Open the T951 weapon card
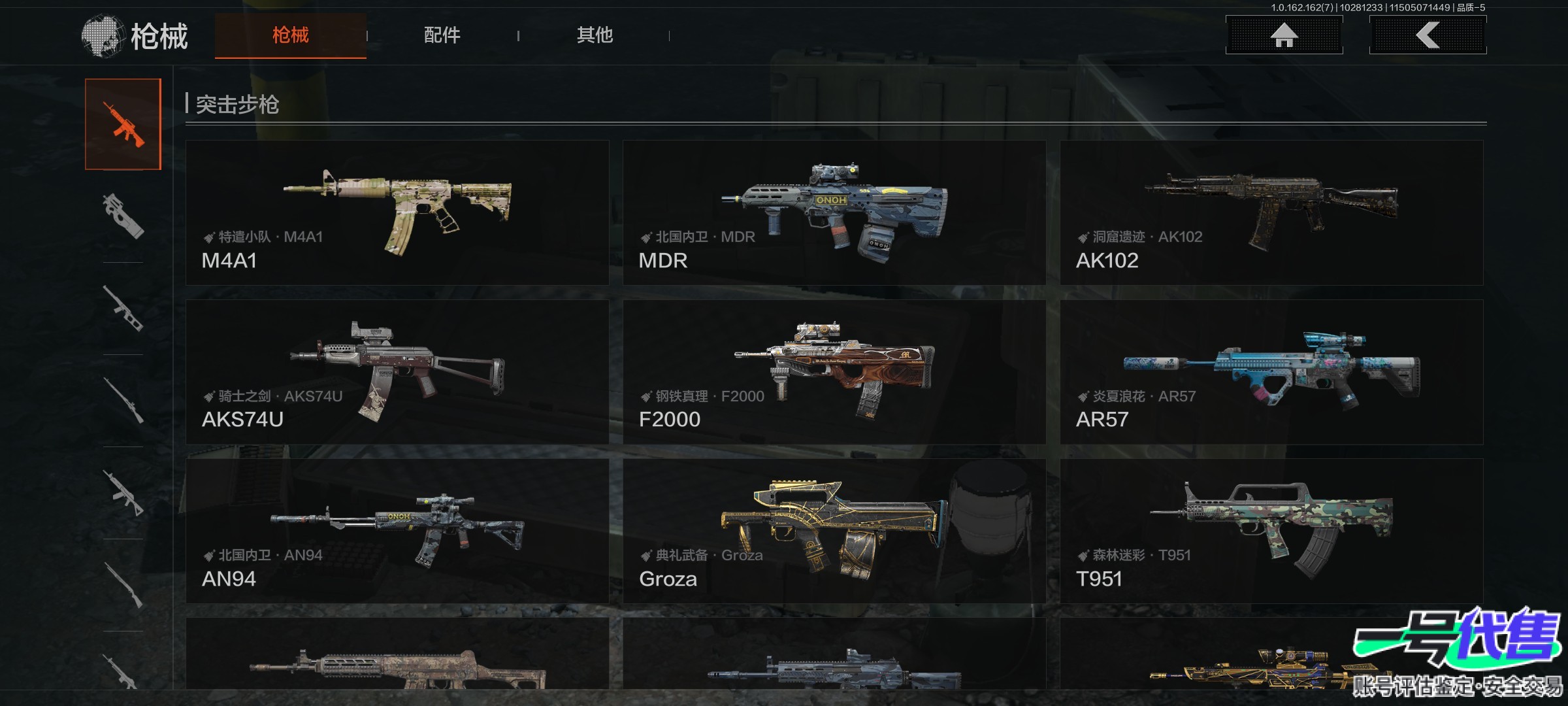The height and width of the screenshot is (706, 1568). point(1271,531)
